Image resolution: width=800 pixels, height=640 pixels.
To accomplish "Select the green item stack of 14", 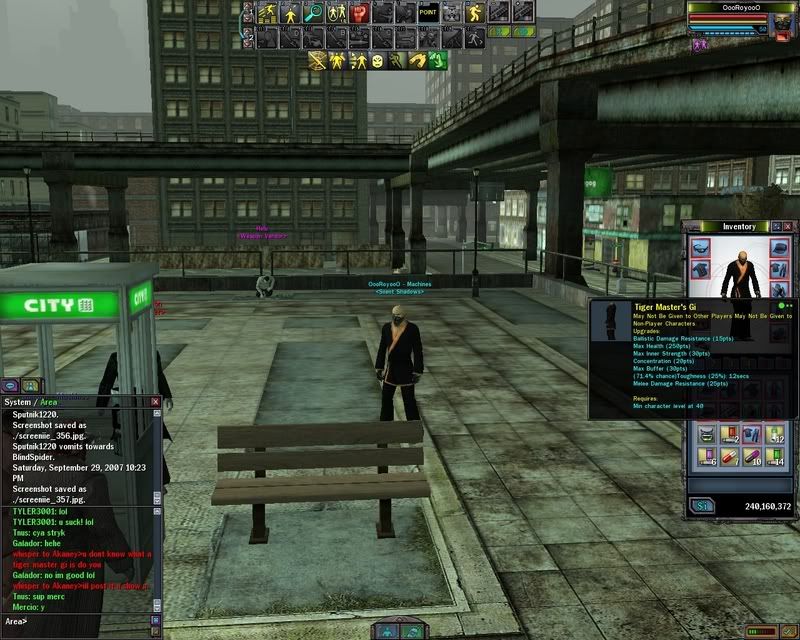I will tap(776, 457).
